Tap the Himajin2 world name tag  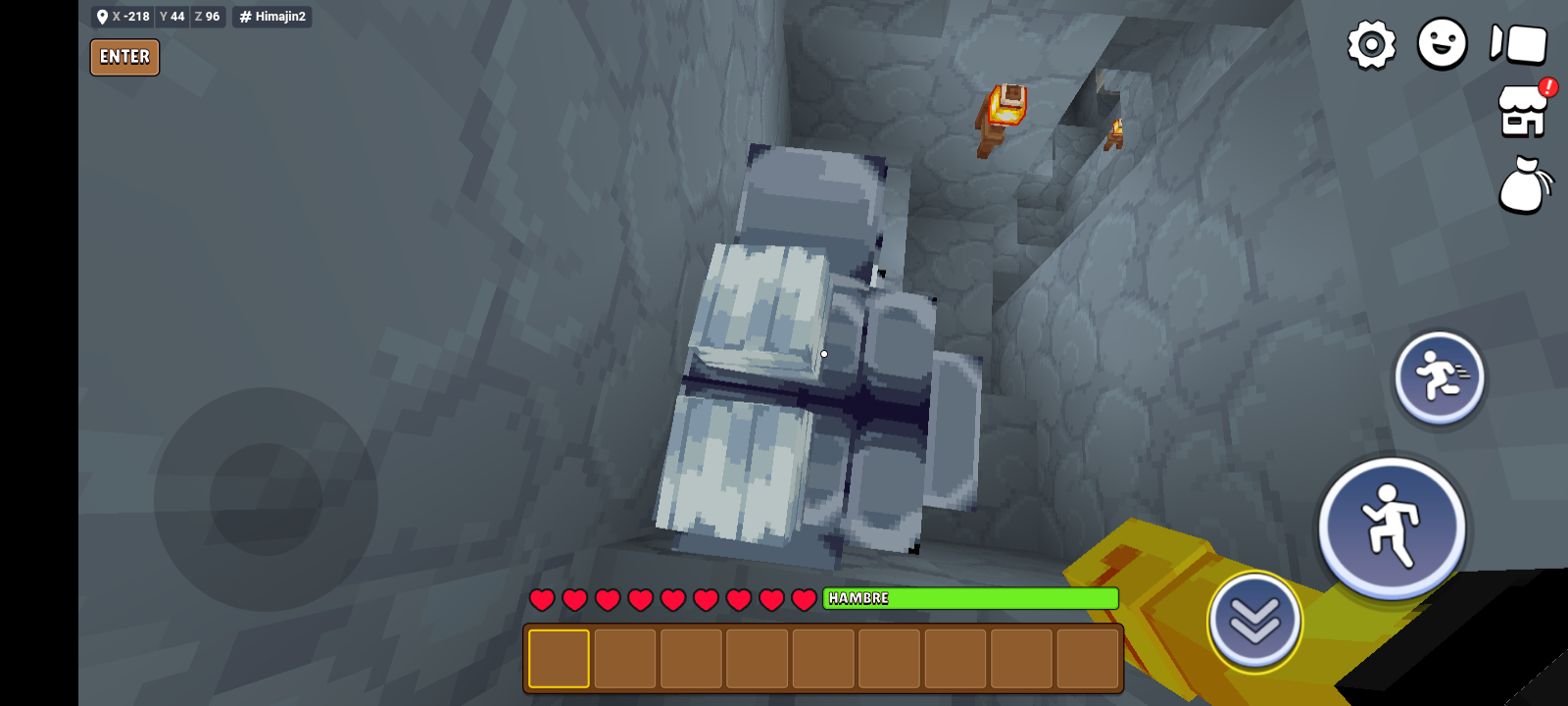(x=272, y=17)
